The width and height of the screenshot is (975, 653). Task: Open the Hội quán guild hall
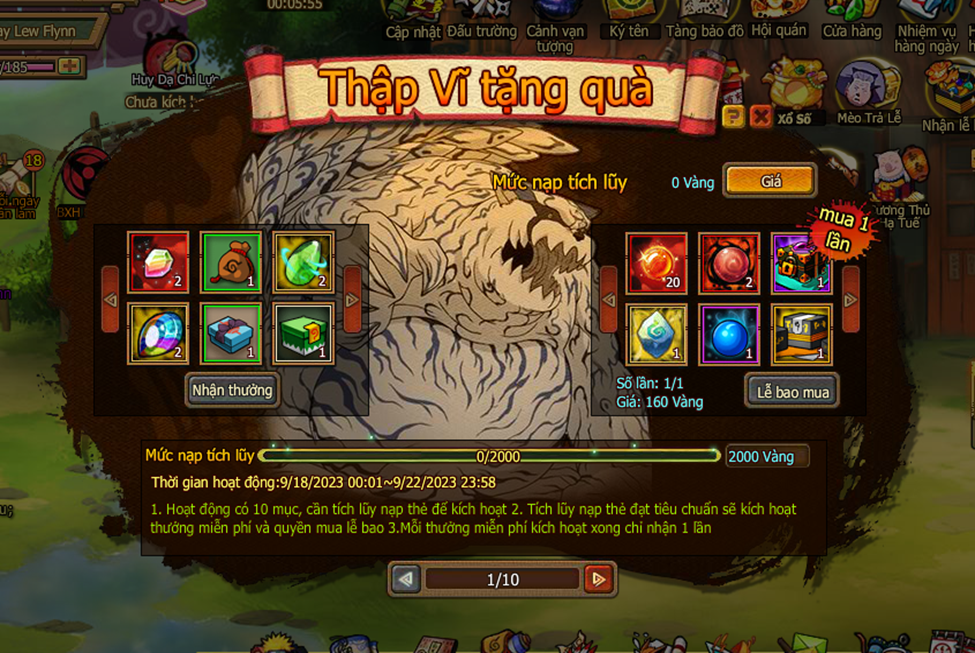click(x=778, y=18)
